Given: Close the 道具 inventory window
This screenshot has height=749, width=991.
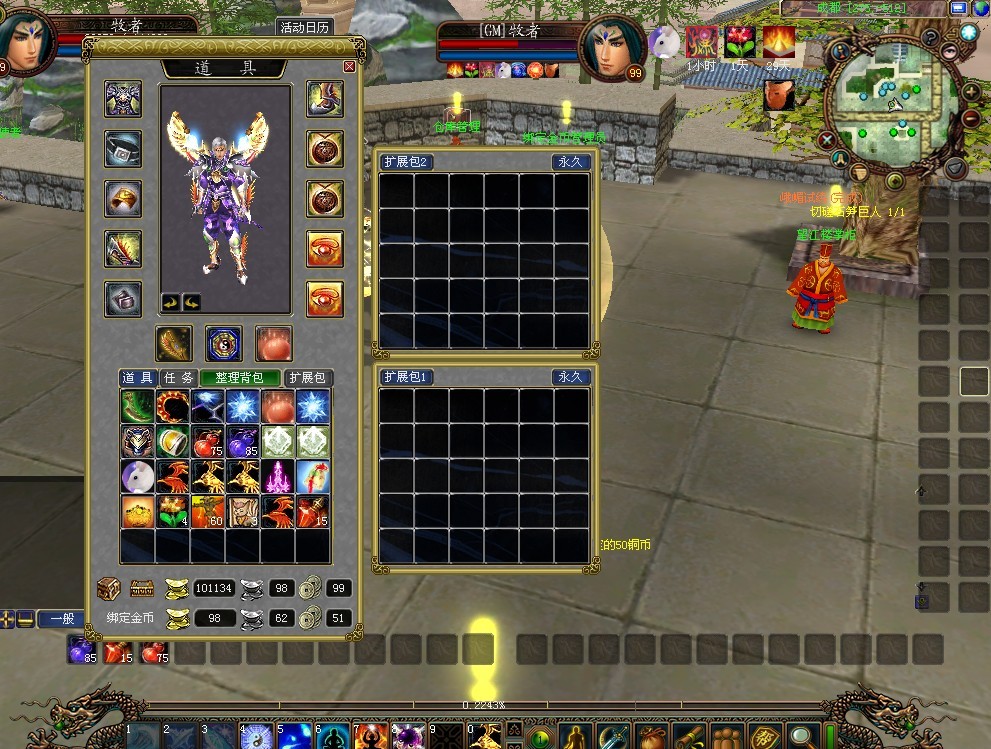Looking at the screenshot, I should [349, 66].
